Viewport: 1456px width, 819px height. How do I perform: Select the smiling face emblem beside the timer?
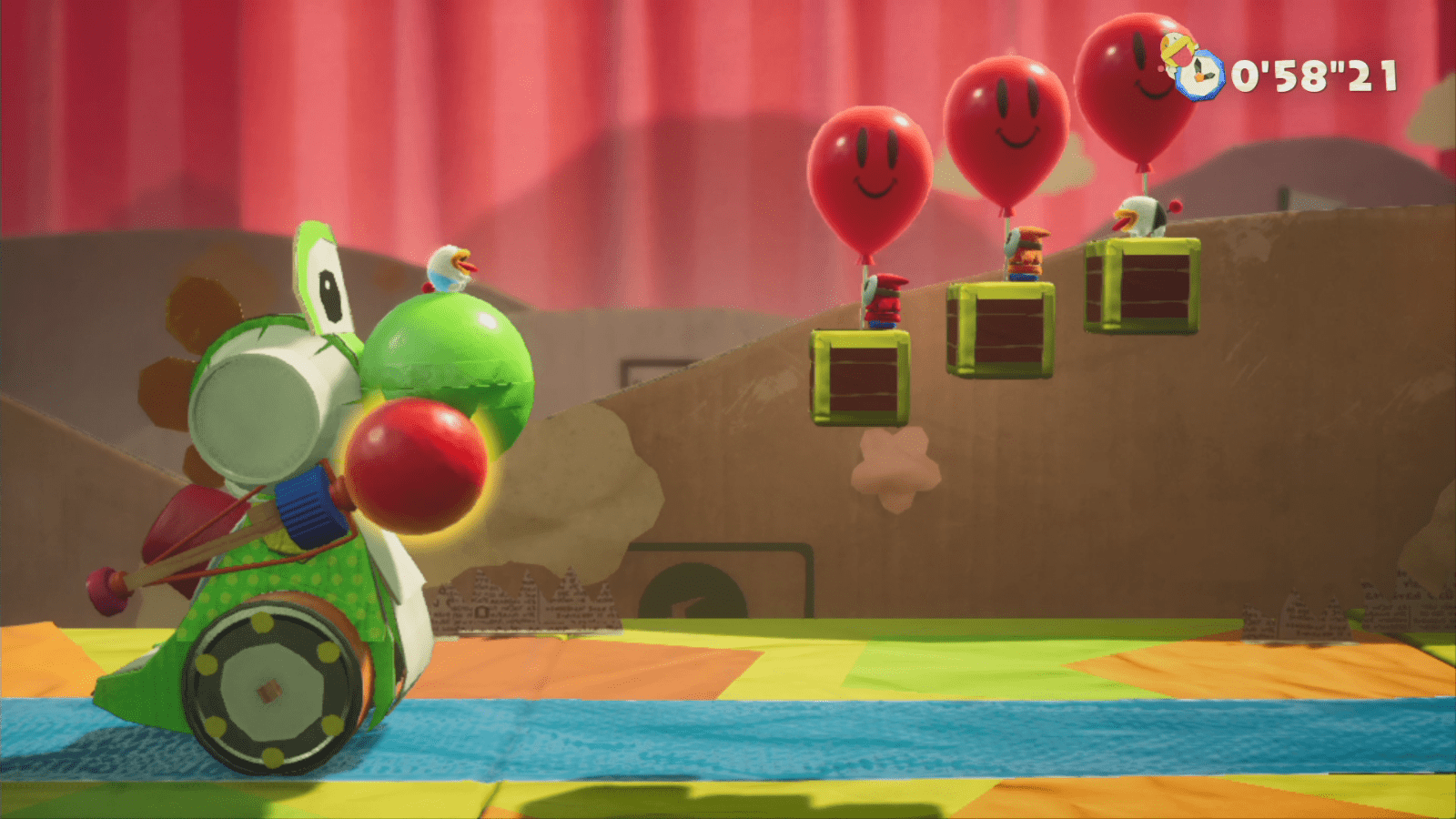[x=1175, y=47]
